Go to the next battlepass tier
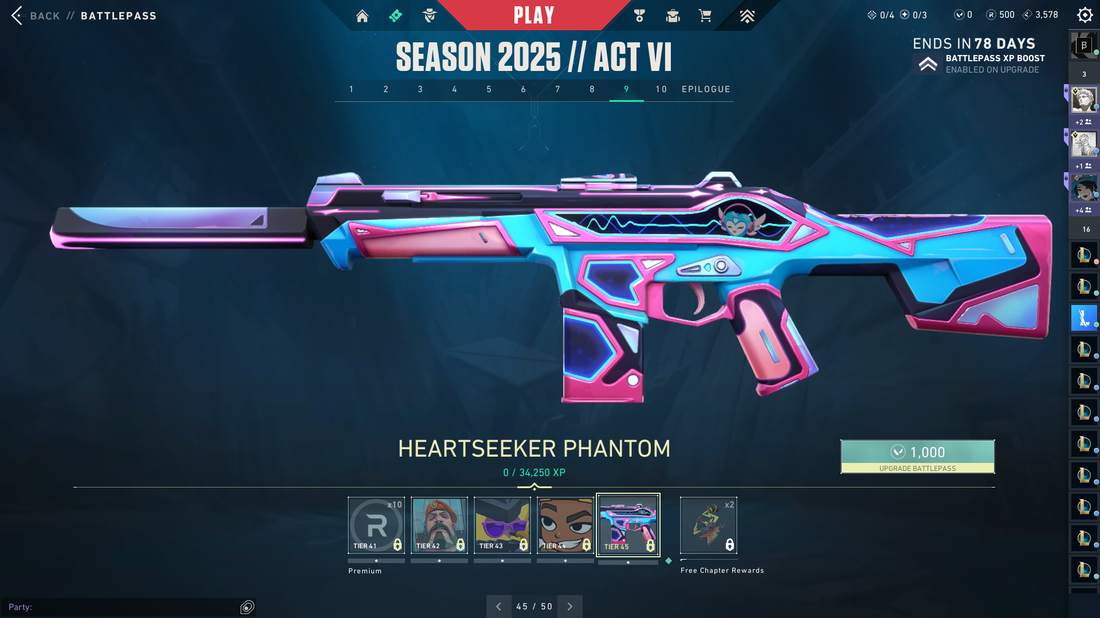 pos(570,606)
